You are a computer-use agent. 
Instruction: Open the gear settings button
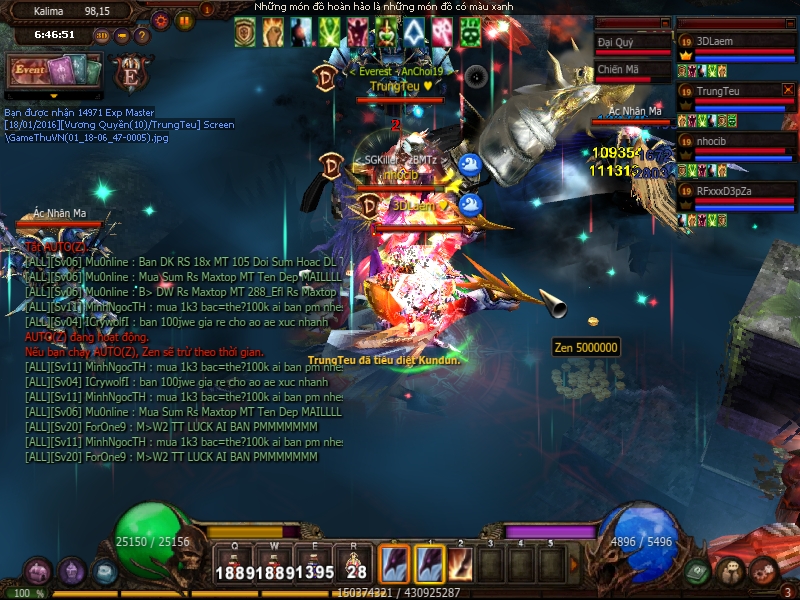(x=161, y=19)
